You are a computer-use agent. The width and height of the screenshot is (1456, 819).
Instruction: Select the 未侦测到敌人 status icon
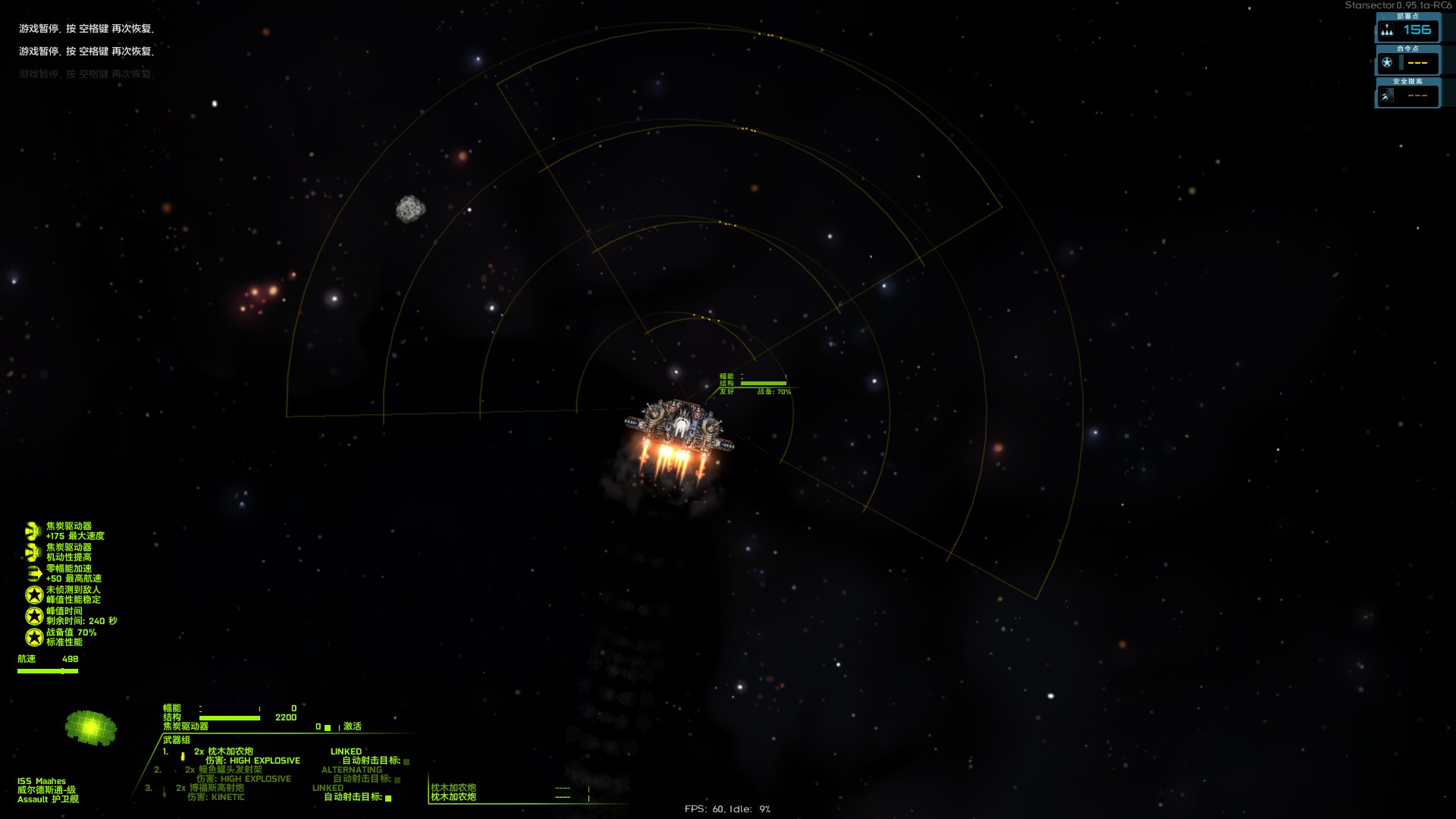tap(34, 595)
